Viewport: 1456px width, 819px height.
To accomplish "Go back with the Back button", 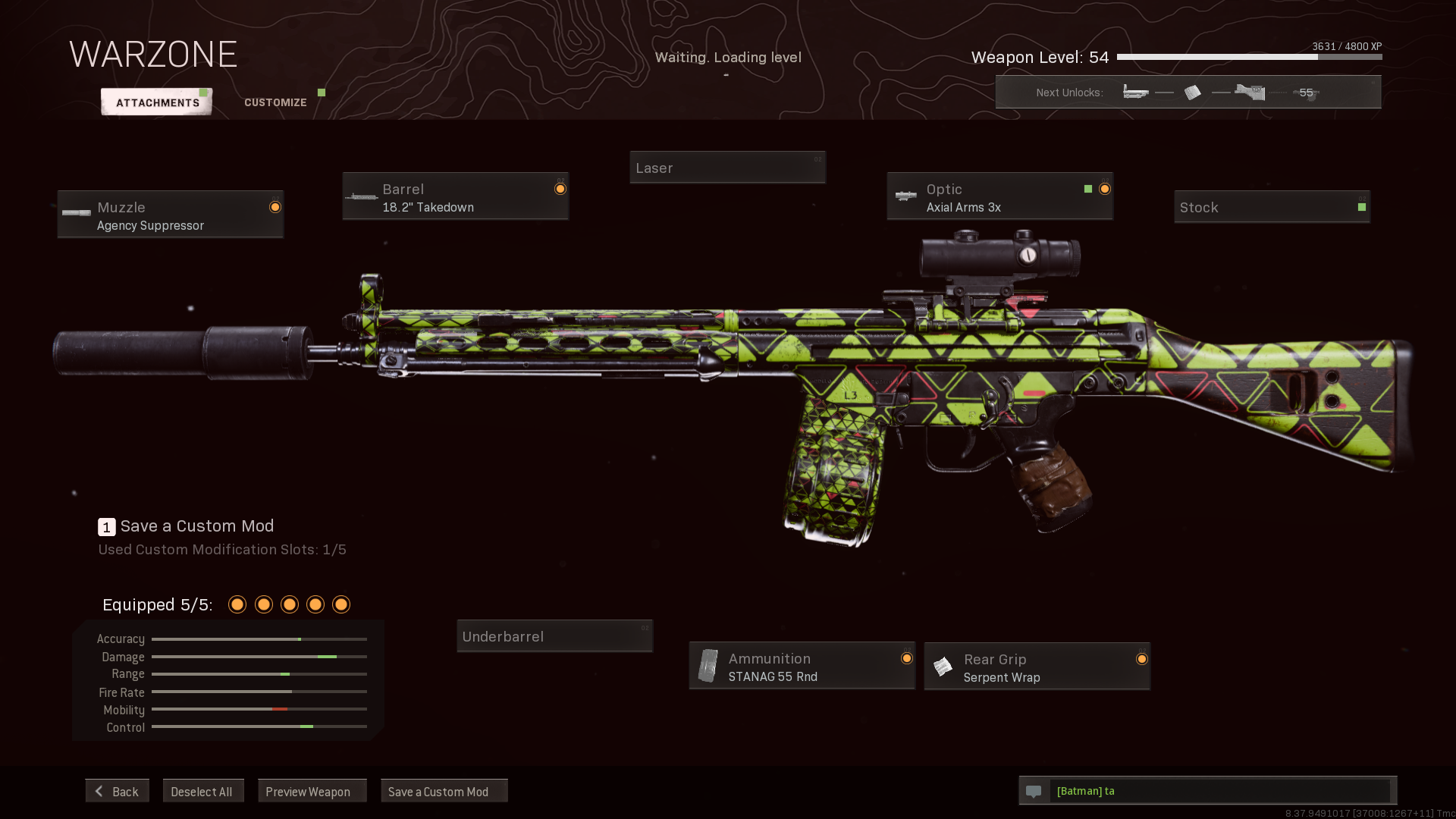I will click(x=118, y=791).
